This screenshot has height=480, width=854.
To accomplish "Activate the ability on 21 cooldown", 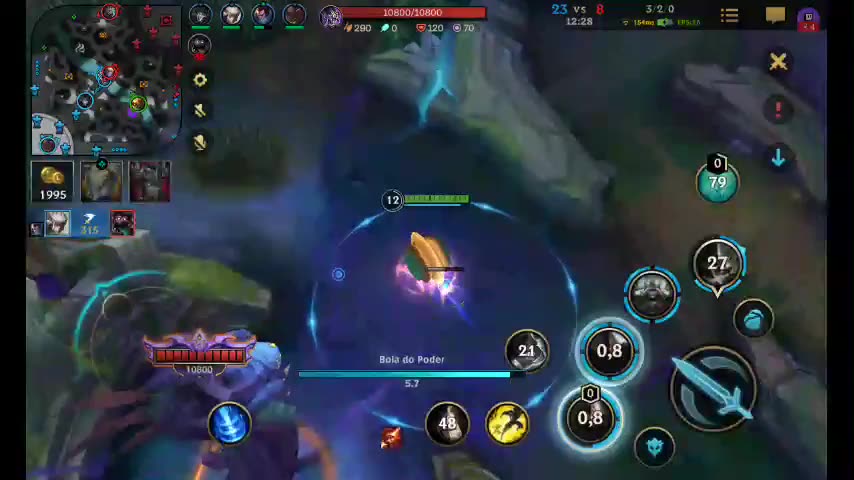I will [527, 351].
